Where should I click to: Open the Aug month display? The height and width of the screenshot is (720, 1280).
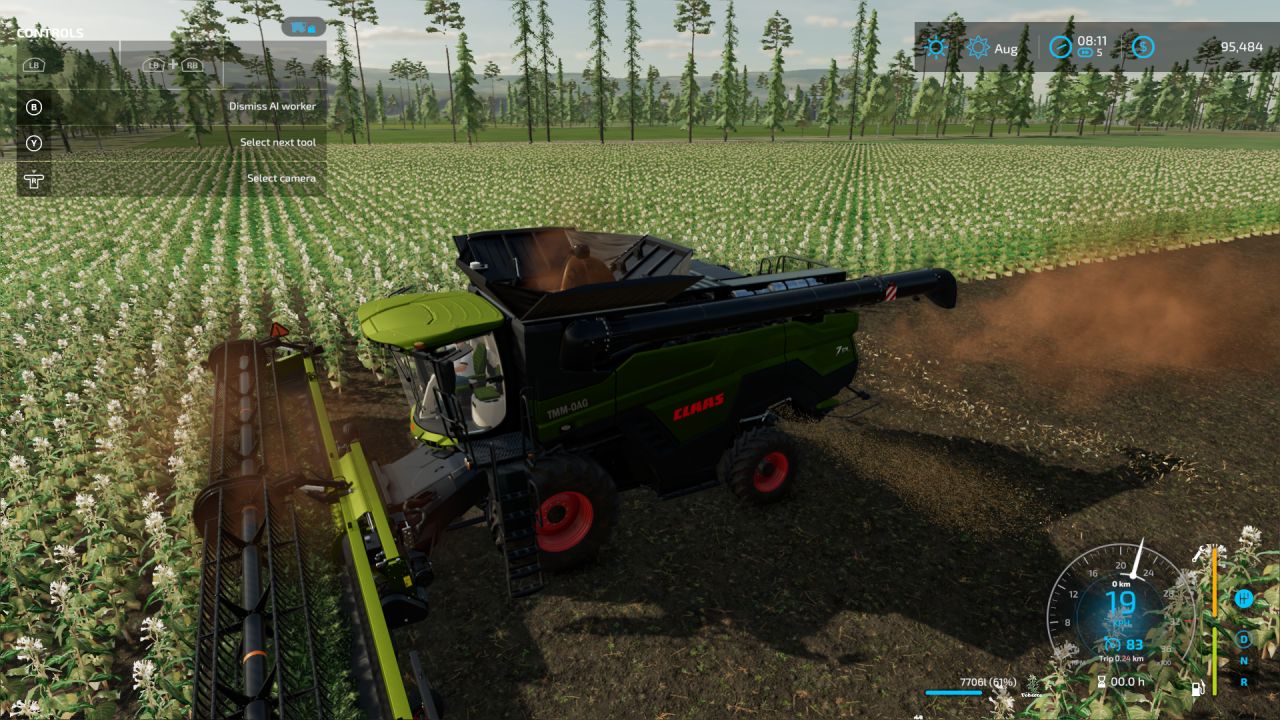pos(1006,47)
